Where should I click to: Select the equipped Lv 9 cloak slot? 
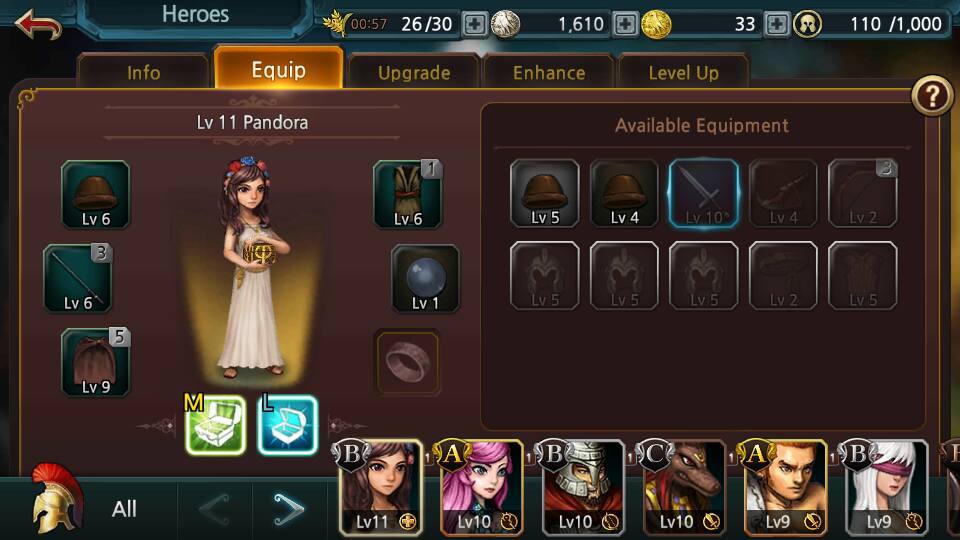click(x=95, y=362)
